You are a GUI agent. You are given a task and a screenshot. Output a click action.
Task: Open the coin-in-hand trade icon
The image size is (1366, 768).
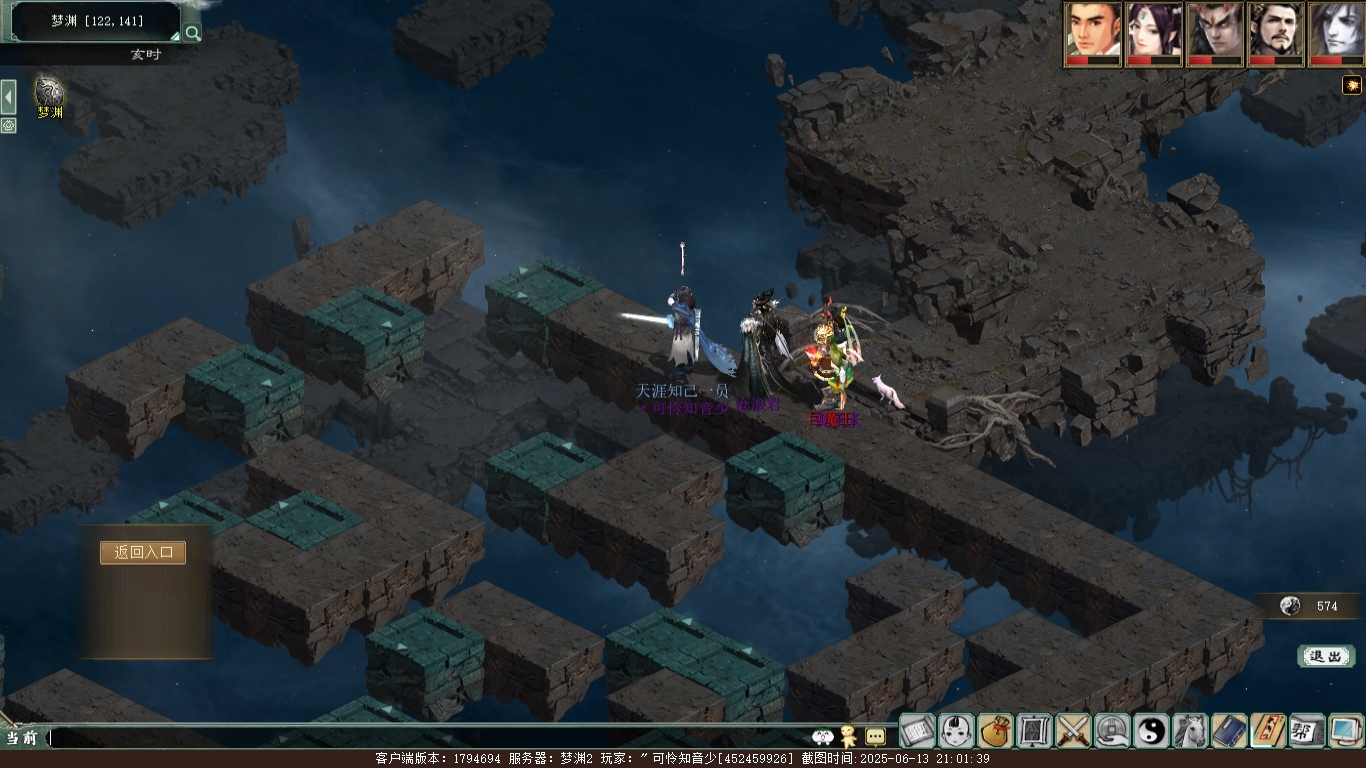click(1112, 731)
